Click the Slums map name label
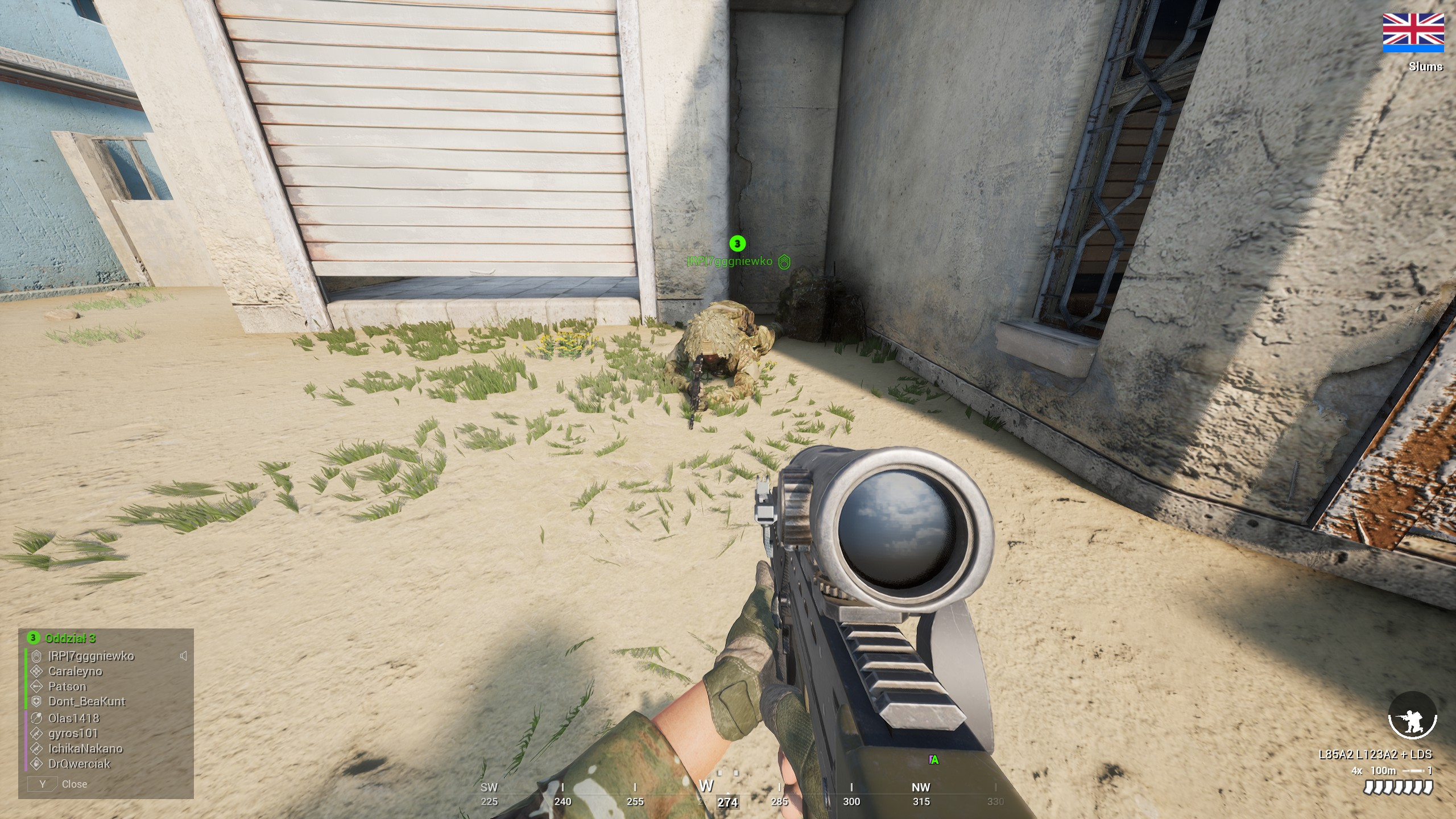Image resolution: width=1456 pixels, height=819 pixels. pyautogui.click(x=1426, y=67)
